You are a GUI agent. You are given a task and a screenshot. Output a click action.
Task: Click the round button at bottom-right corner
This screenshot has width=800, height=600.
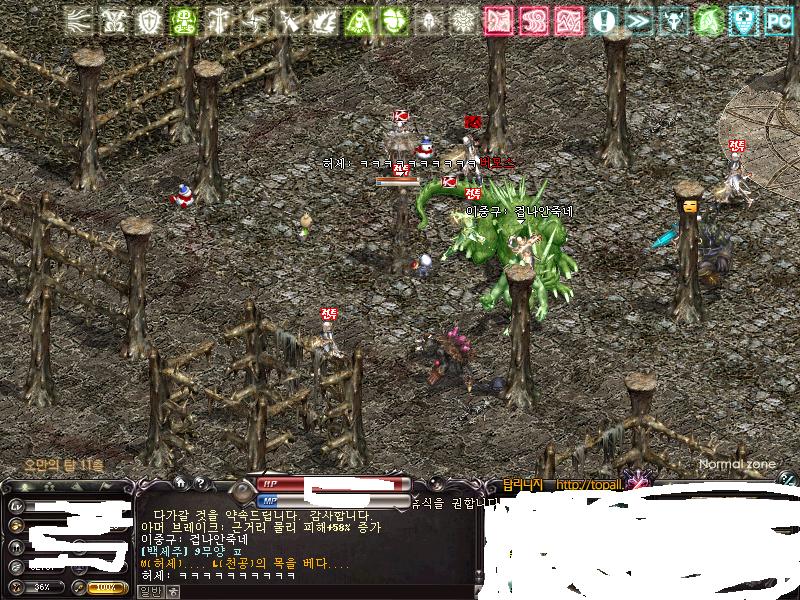tap(787, 481)
